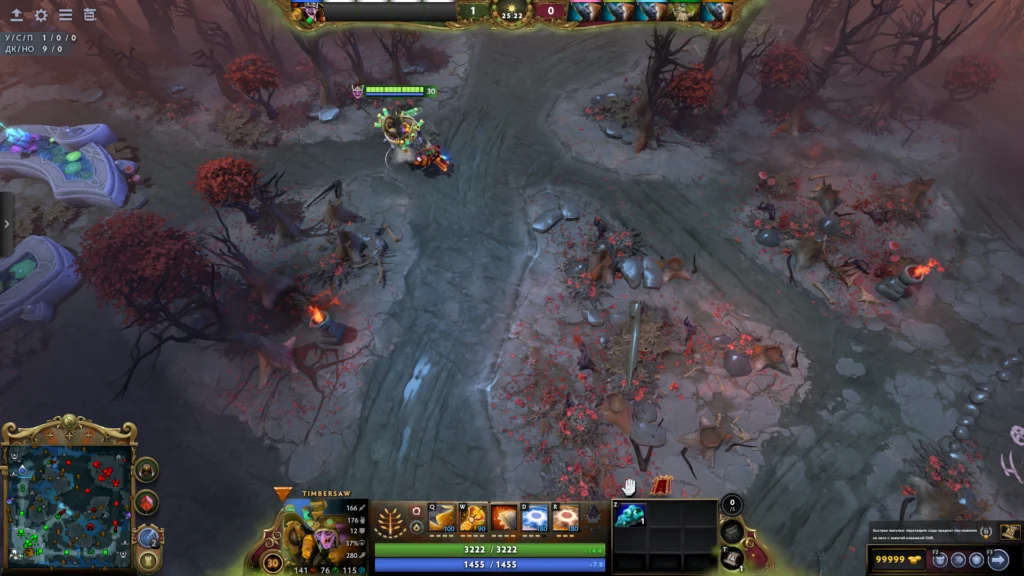Open the settings gear menu
1024x576 pixels.
point(41,15)
